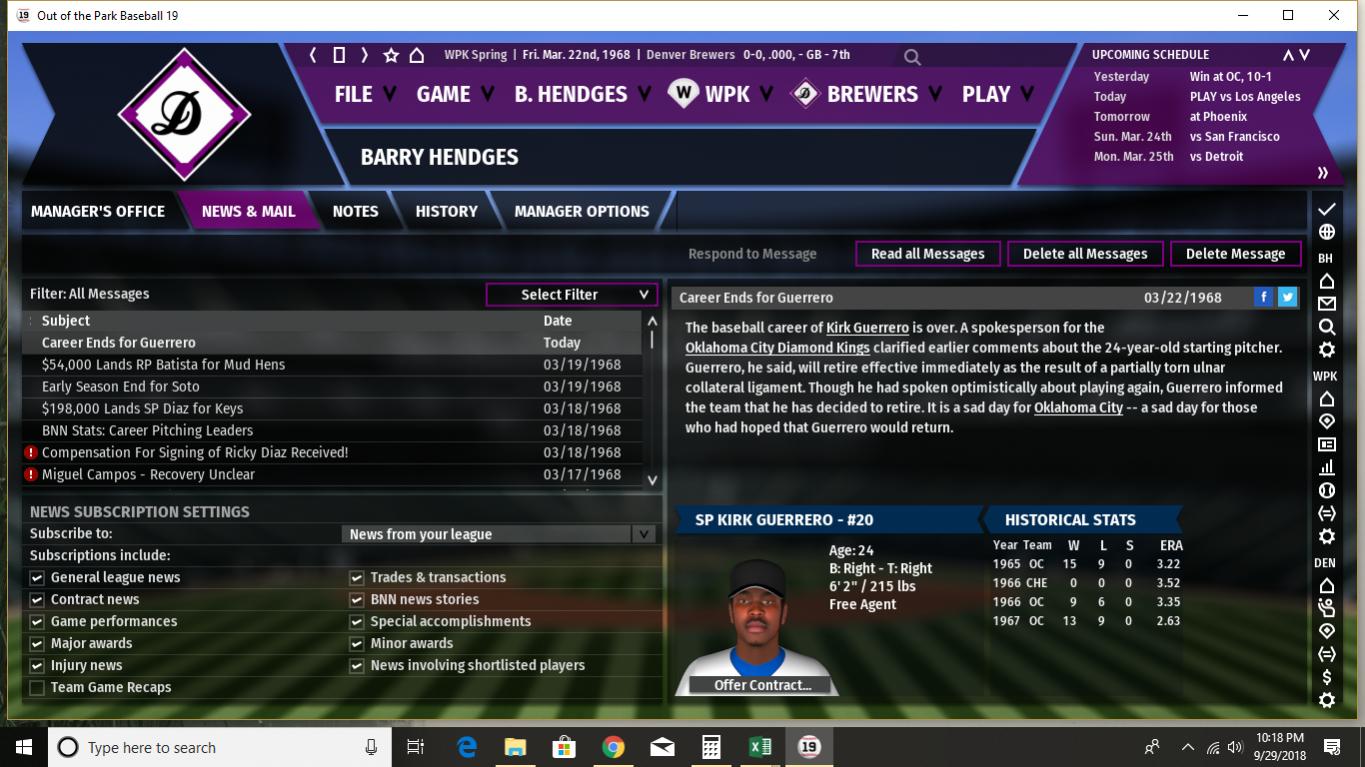Open the History tab
This screenshot has height=767, width=1365.
point(446,211)
